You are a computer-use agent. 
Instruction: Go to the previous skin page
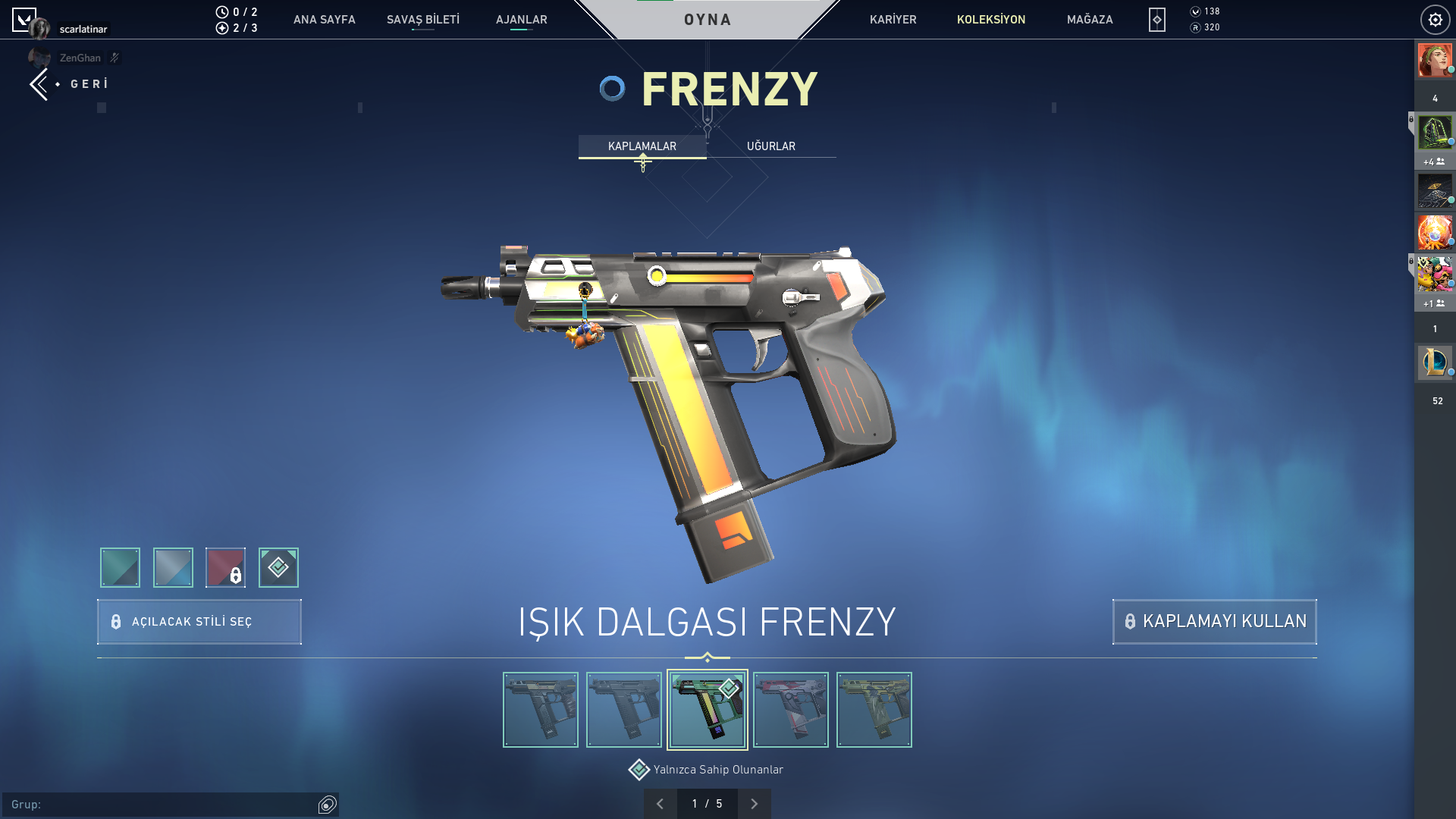pos(660,804)
